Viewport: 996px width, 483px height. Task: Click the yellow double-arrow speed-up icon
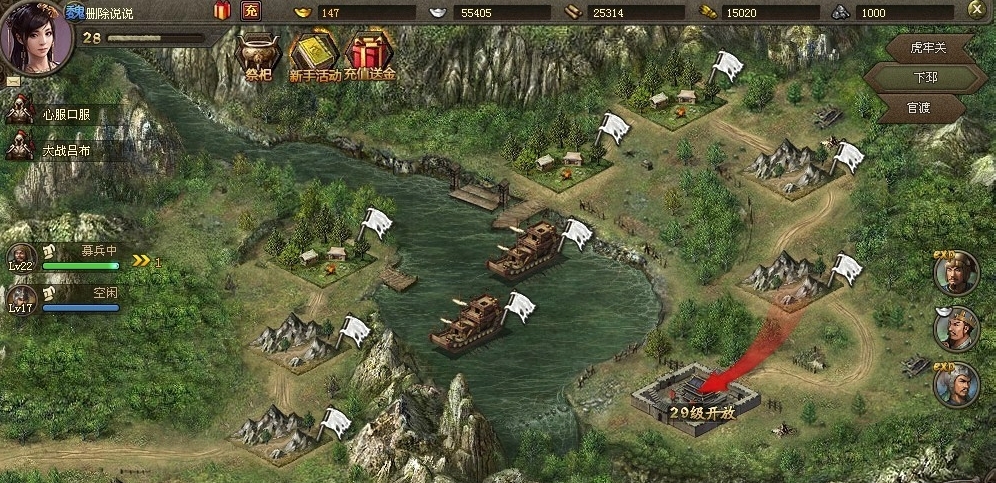(x=141, y=262)
